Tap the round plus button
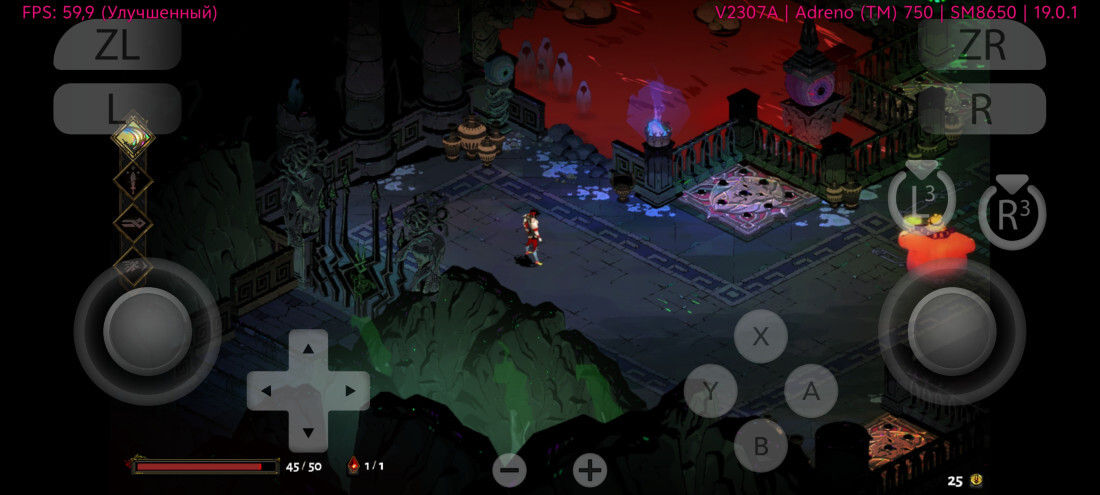The width and height of the screenshot is (1100, 495). coord(590,469)
